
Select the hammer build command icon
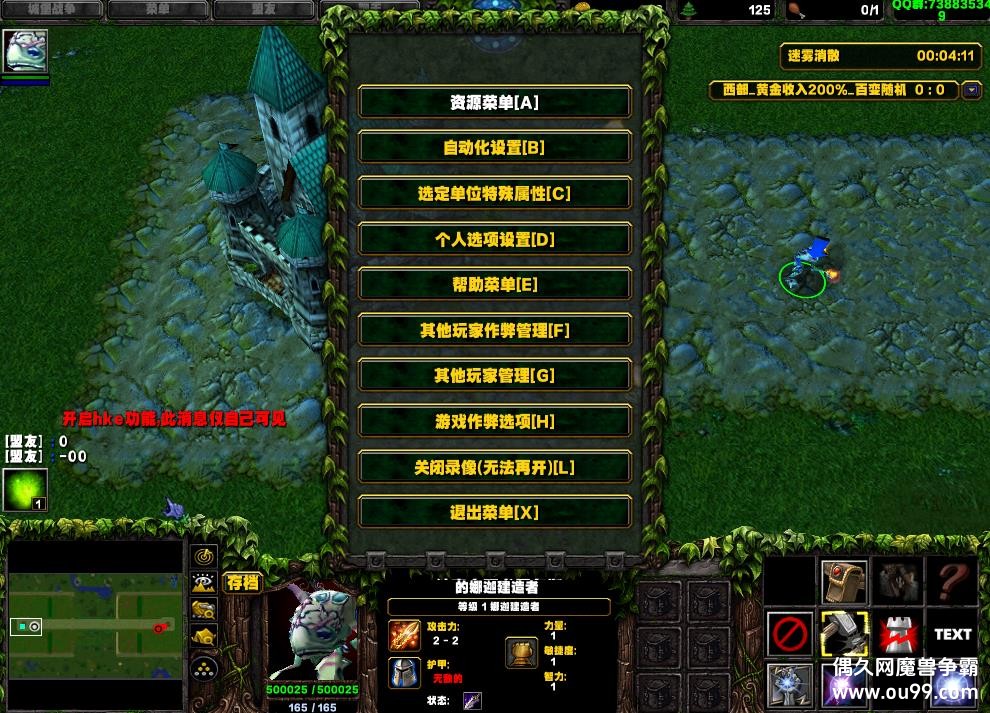pyautogui.click(x=844, y=633)
